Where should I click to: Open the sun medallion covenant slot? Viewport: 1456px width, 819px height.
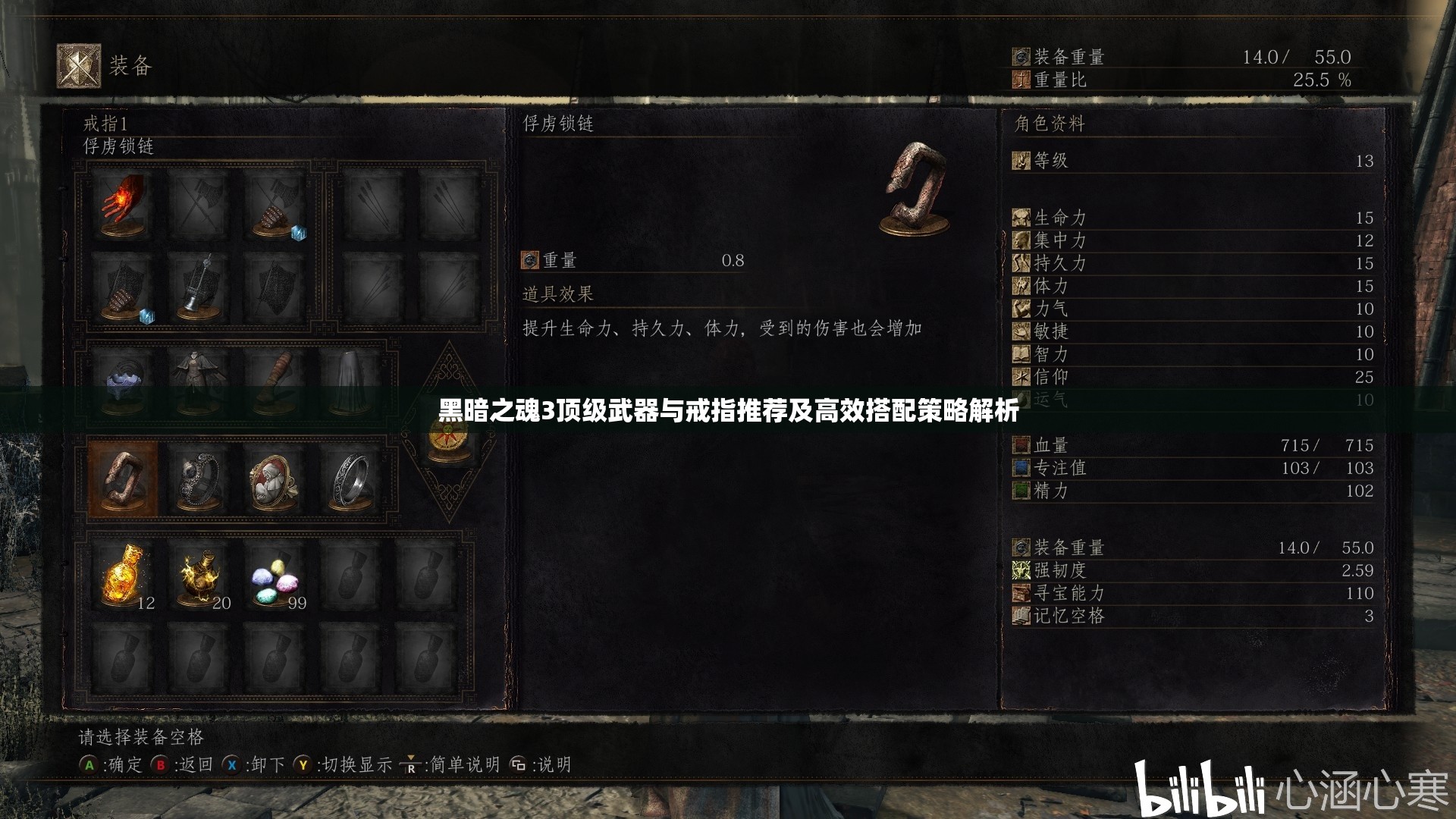pos(449,438)
